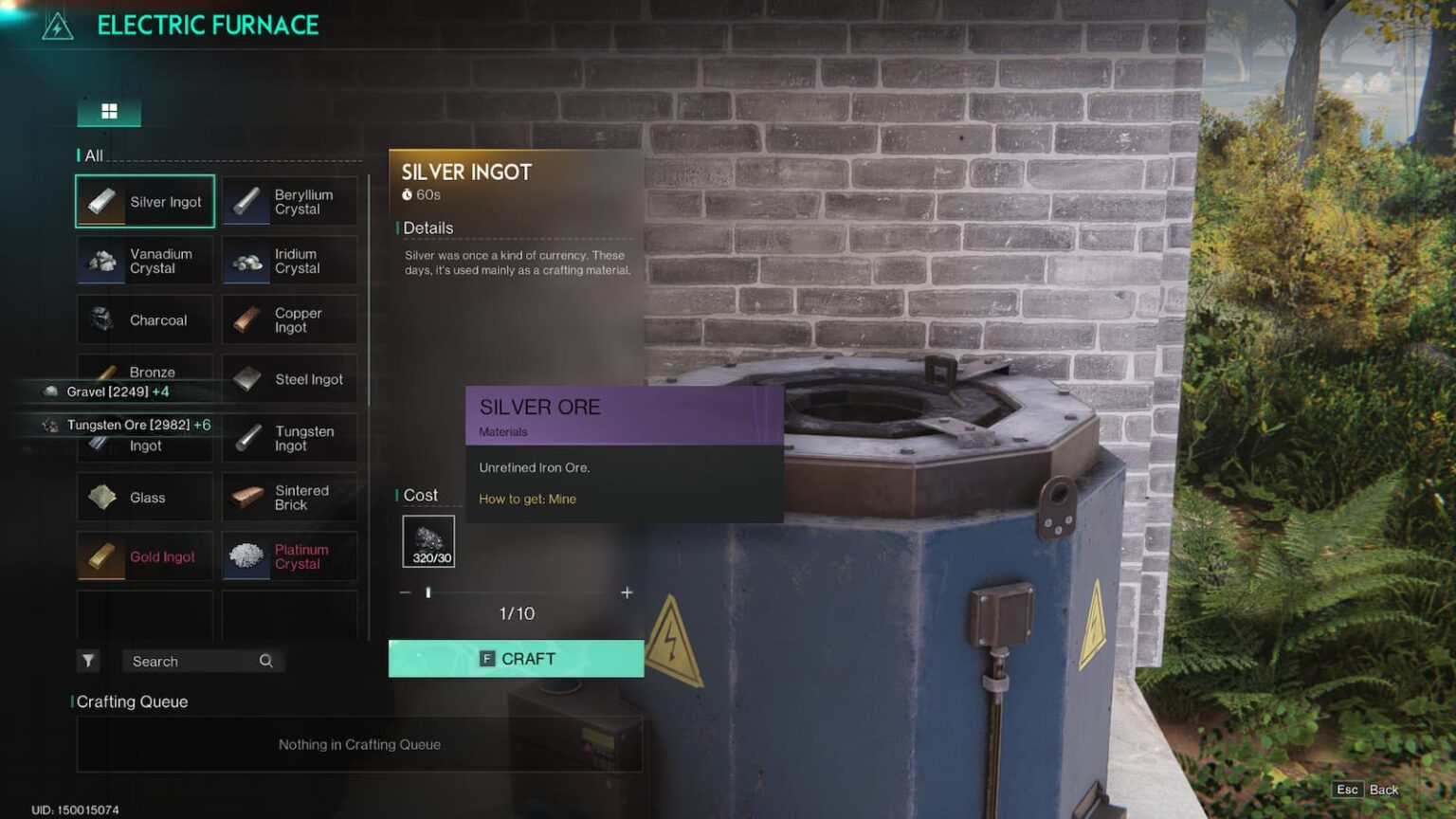Image resolution: width=1456 pixels, height=819 pixels.
Task: Select the Iridium Crystal recipe
Action: click(x=289, y=261)
